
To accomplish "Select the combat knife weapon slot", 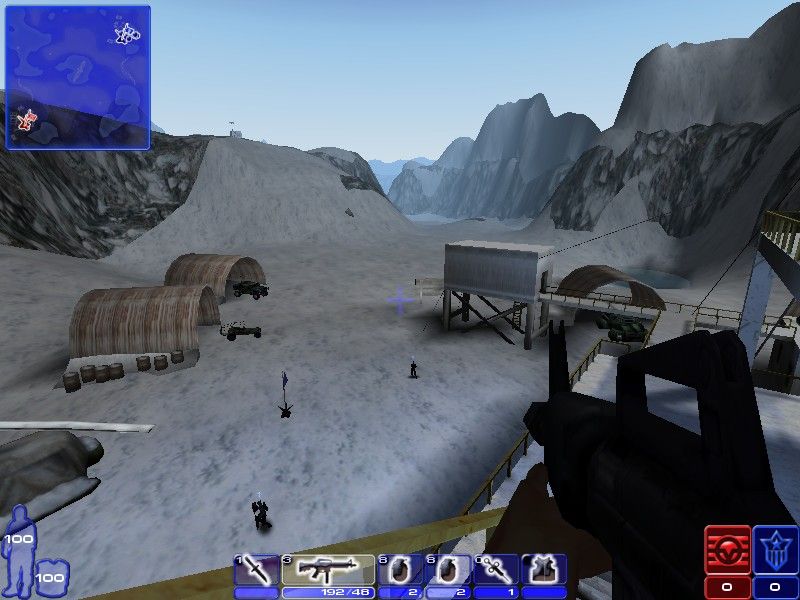I will pos(256,570).
